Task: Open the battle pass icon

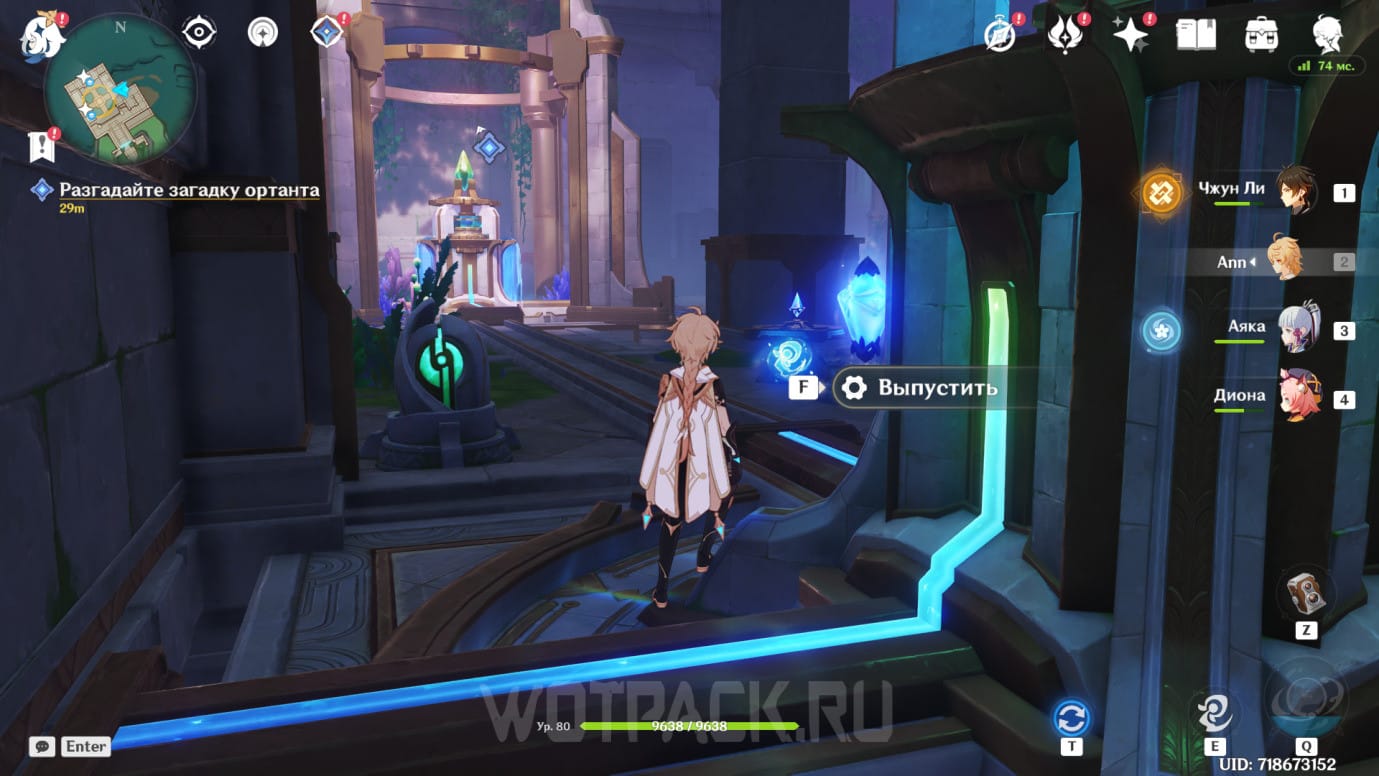Action: point(1066,35)
